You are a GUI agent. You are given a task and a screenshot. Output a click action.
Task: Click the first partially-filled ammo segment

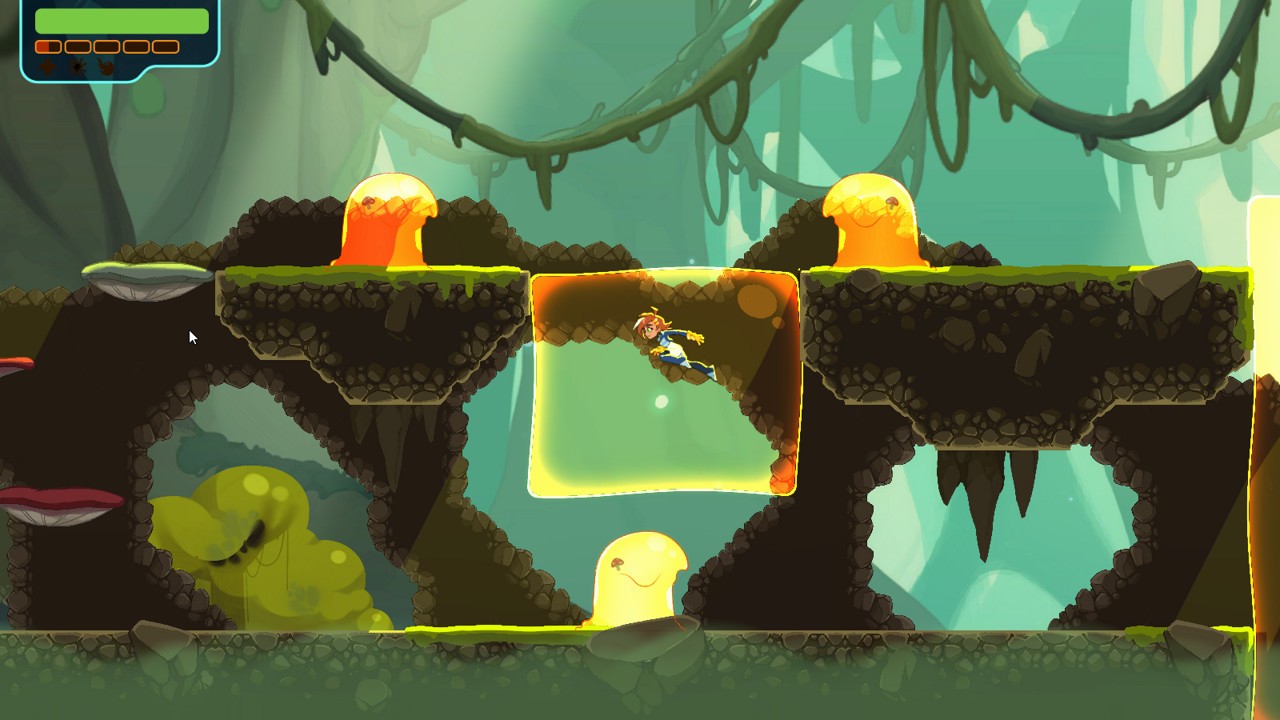point(47,46)
